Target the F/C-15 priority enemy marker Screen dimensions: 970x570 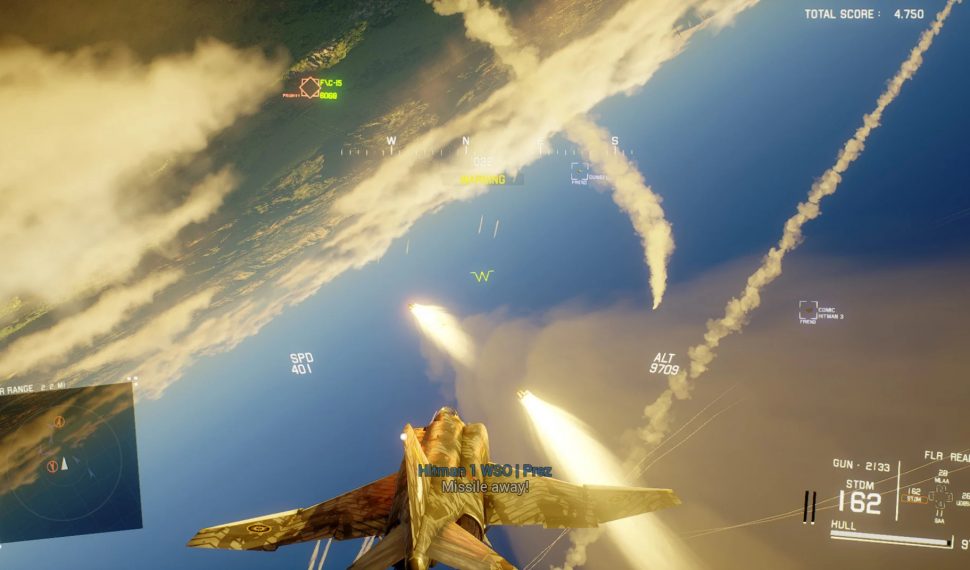tap(310, 88)
